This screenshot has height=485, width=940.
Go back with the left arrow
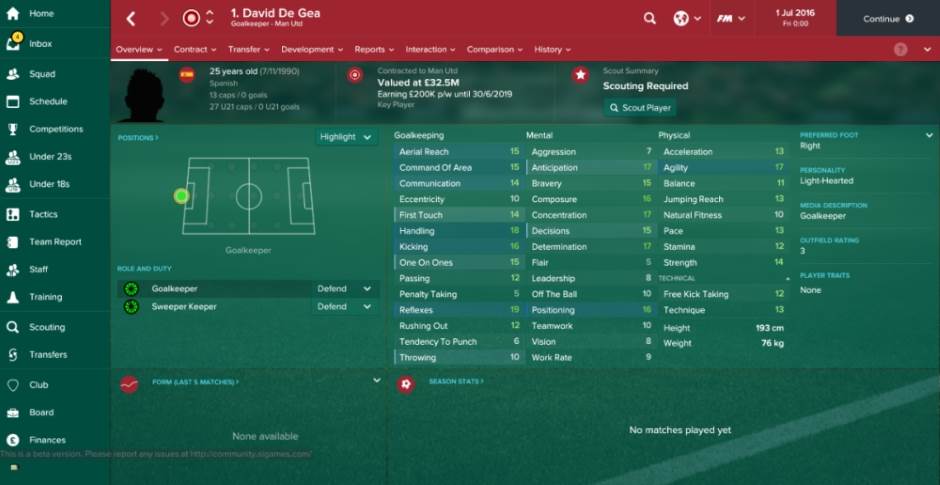(131, 18)
